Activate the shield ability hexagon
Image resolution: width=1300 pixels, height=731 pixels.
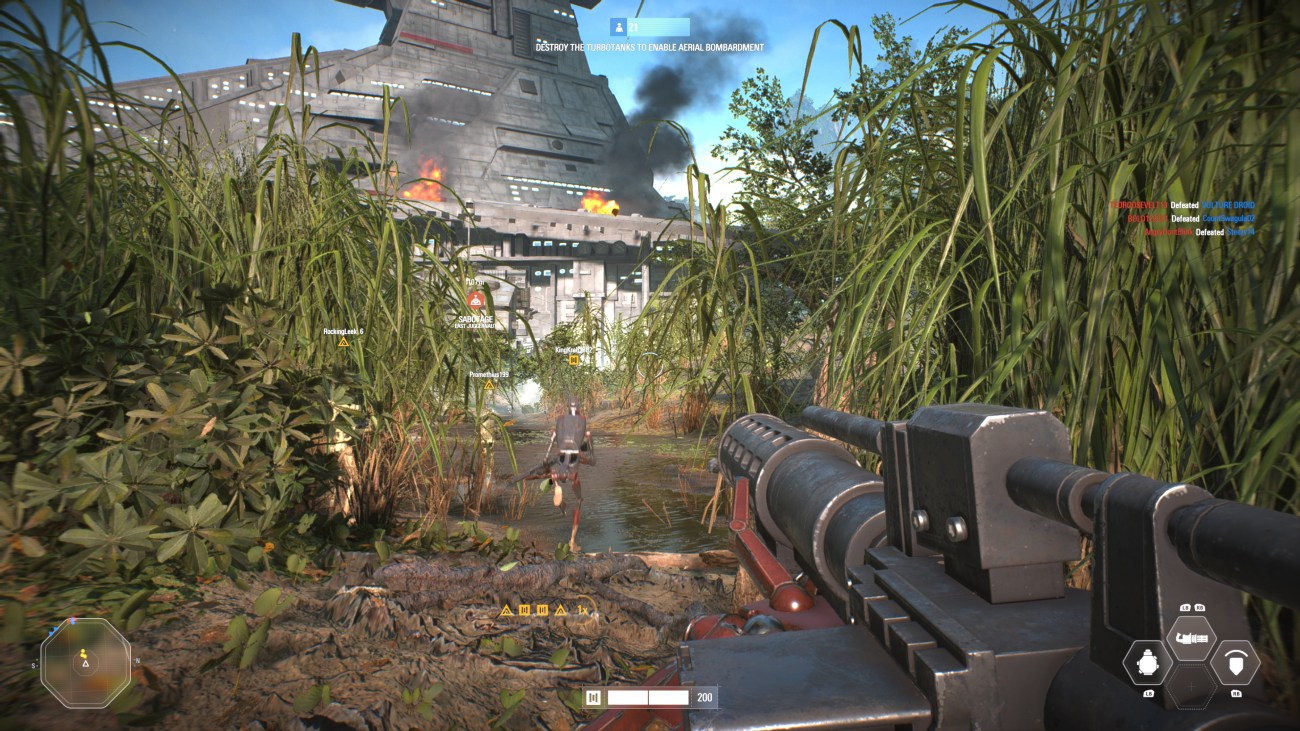[x=1234, y=662]
